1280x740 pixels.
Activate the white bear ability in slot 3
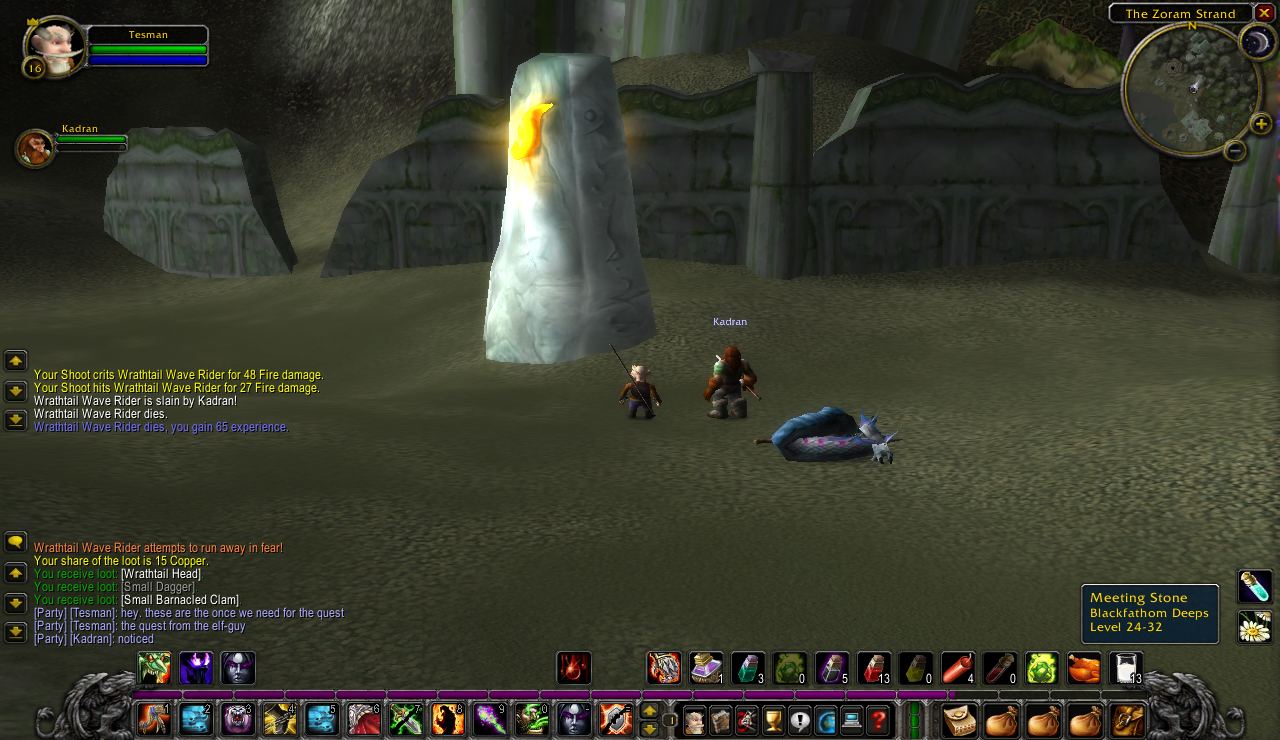238,720
